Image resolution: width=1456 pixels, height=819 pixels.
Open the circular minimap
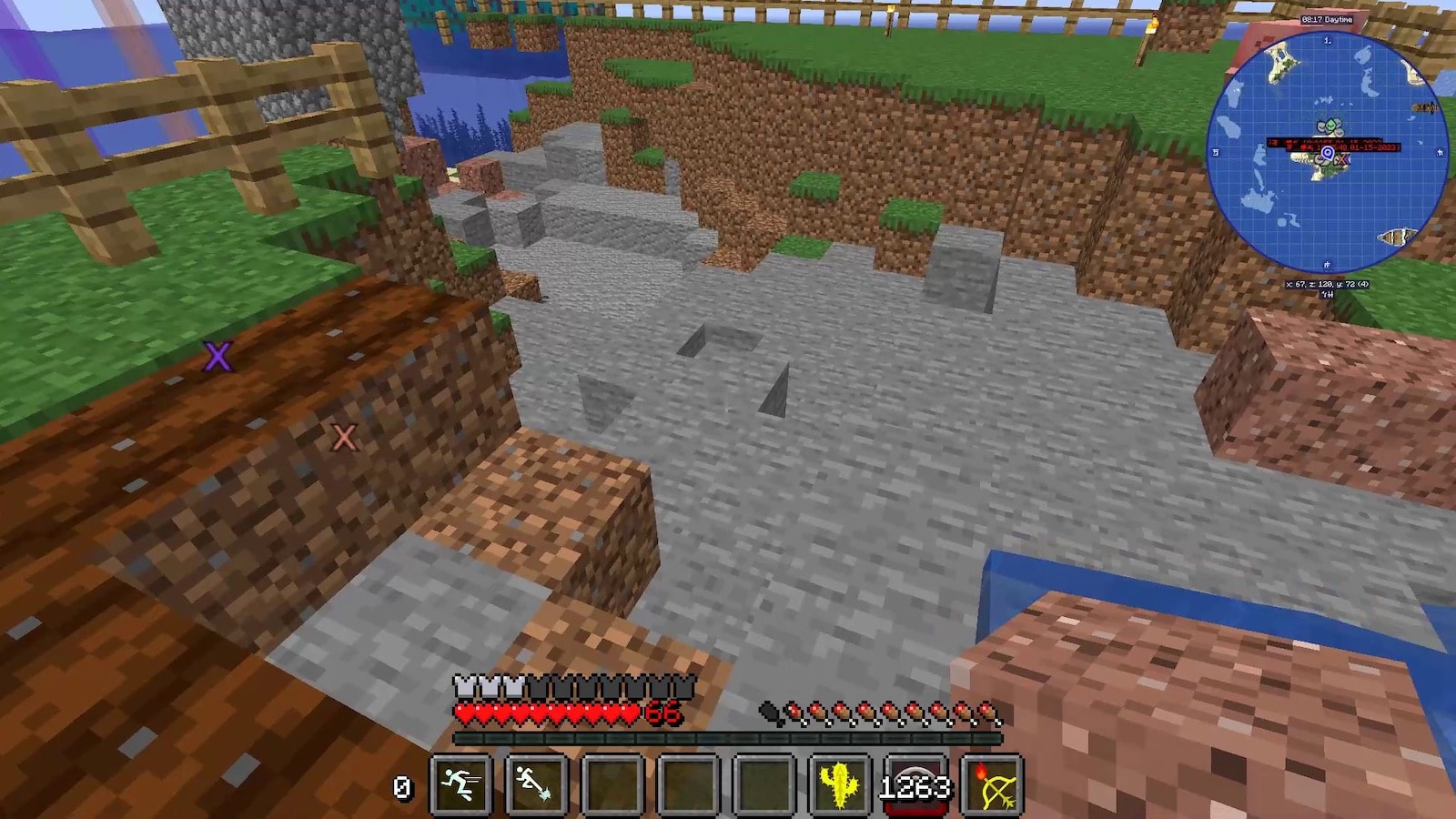coord(1327,152)
